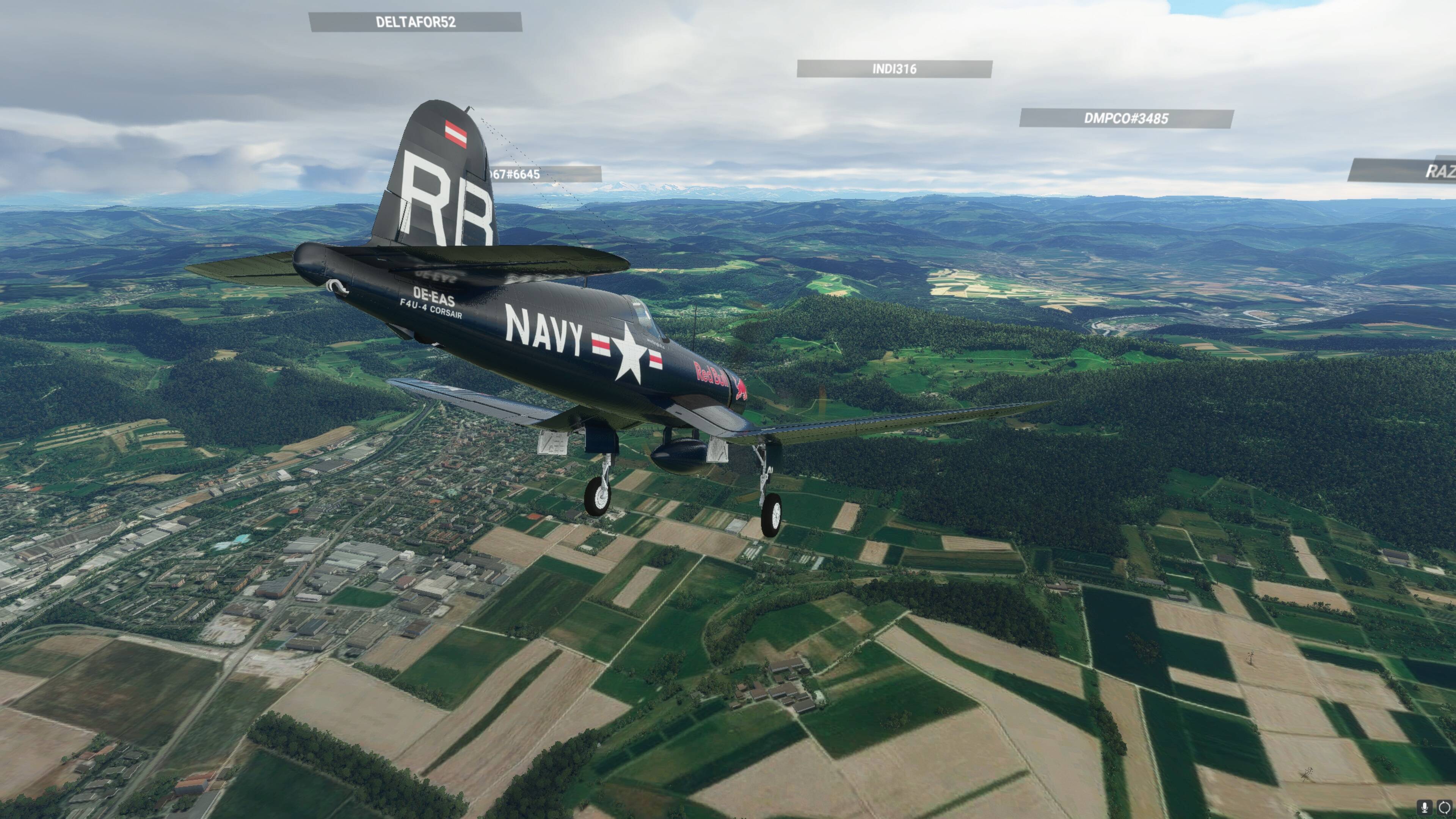
Task: Select the DELTAFOR52 player nameplate
Action: [416, 22]
